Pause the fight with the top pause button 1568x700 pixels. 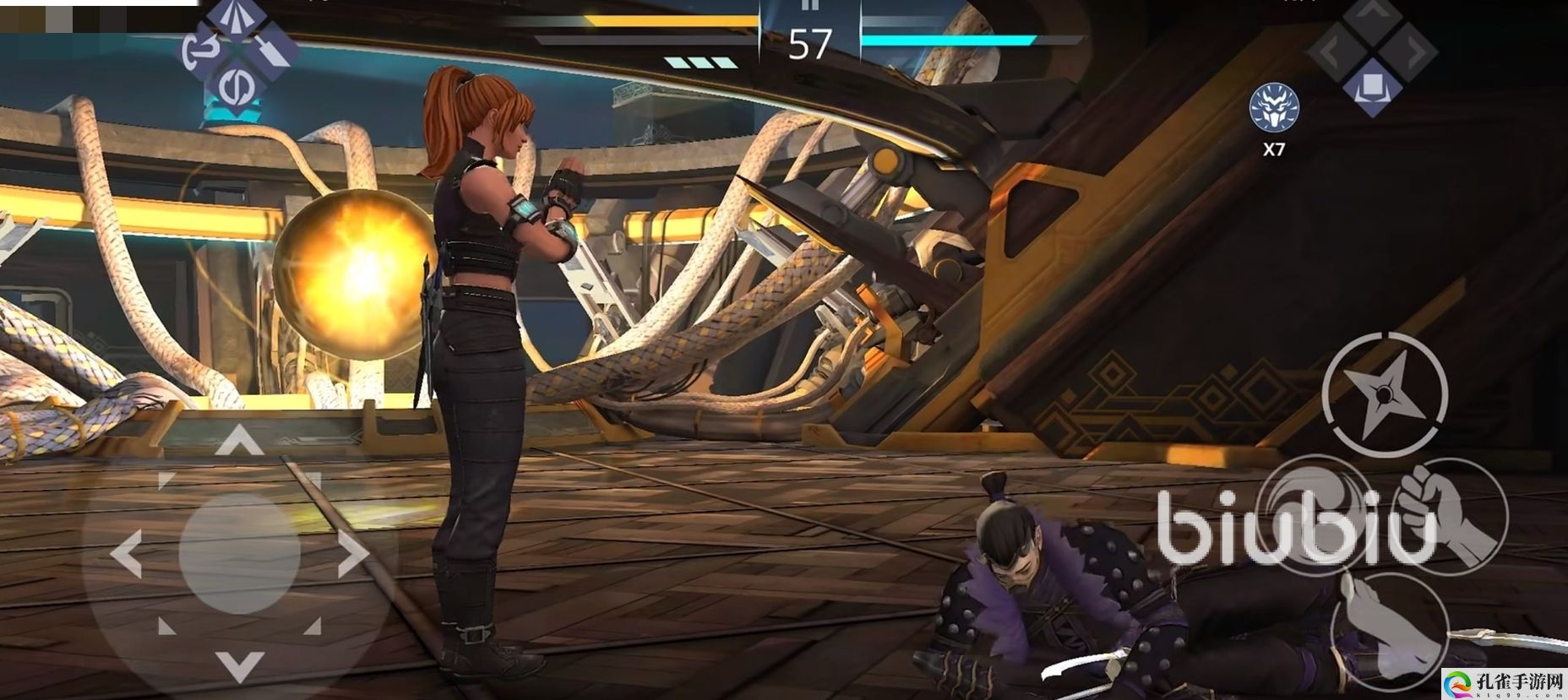point(809,5)
